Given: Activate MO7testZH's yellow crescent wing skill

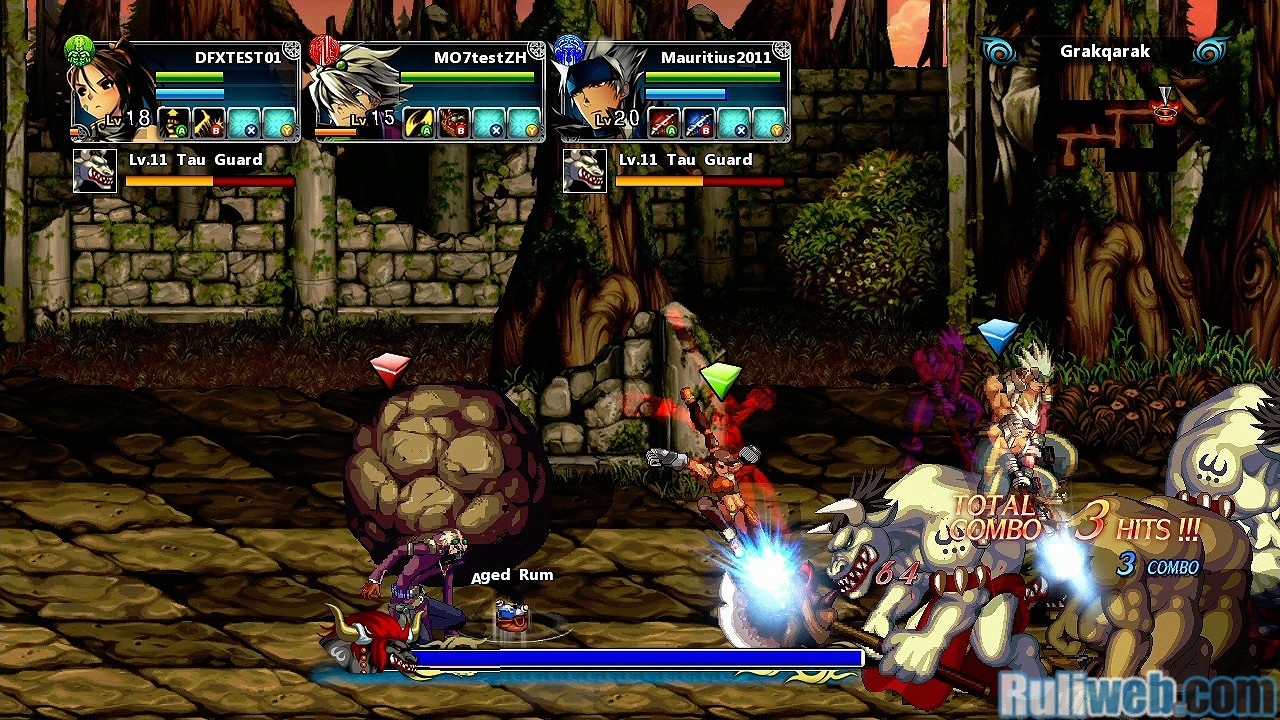Looking at the screenshot, I should 420,123.
